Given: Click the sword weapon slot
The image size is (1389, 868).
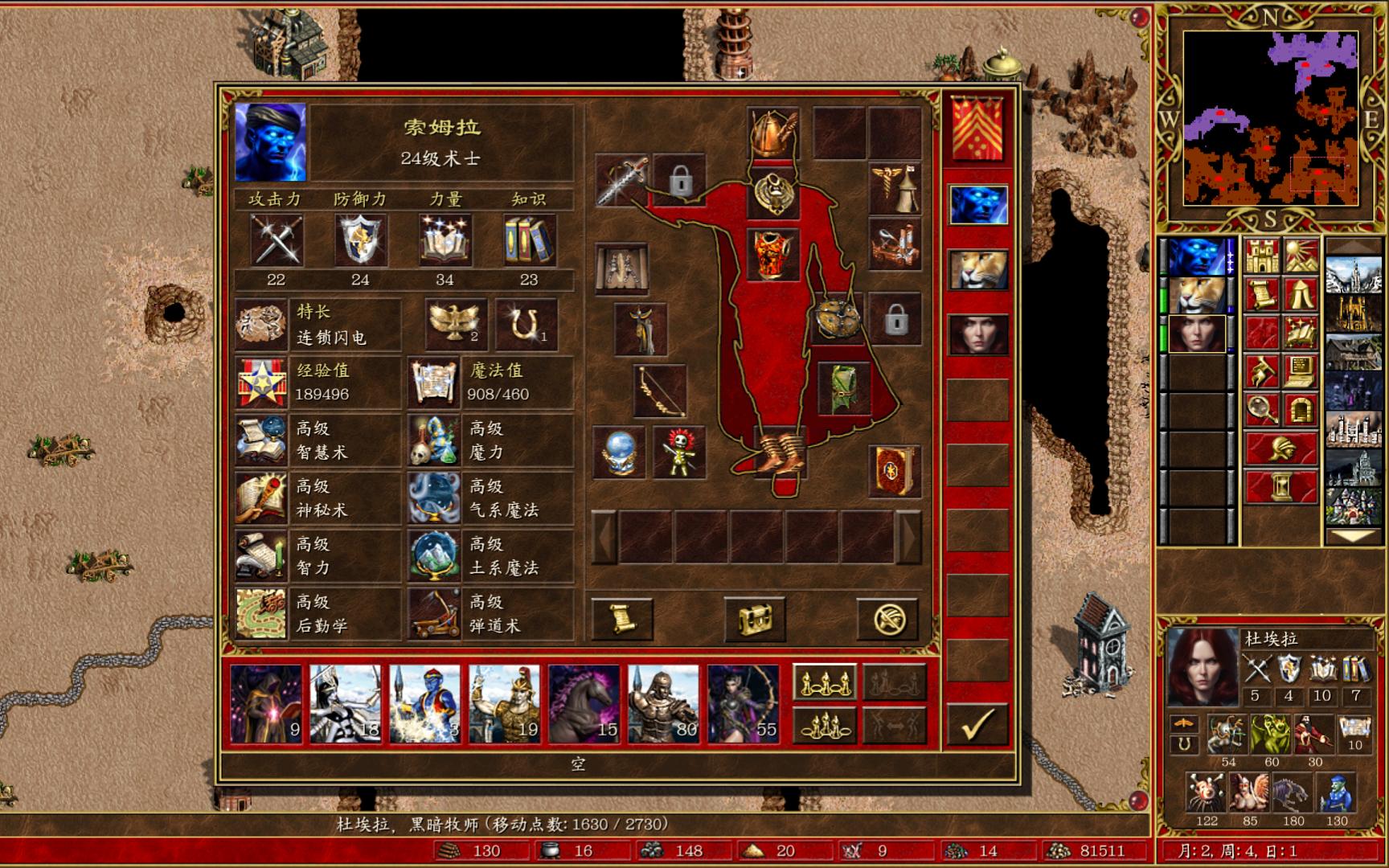Looking at the screenshot, I should (622, 180).
